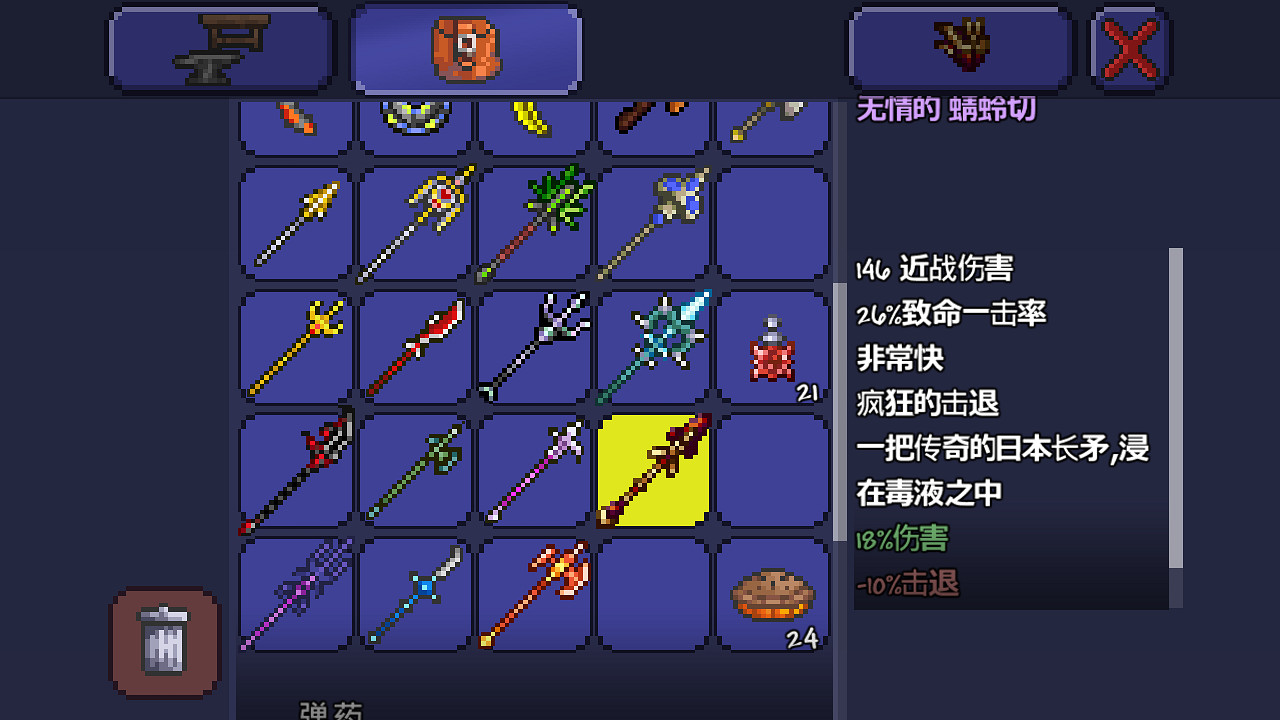Click the glove equipment icon top right
Image resolution: width=1280 pixels, height=720 pixels.
tap(960, 47)
